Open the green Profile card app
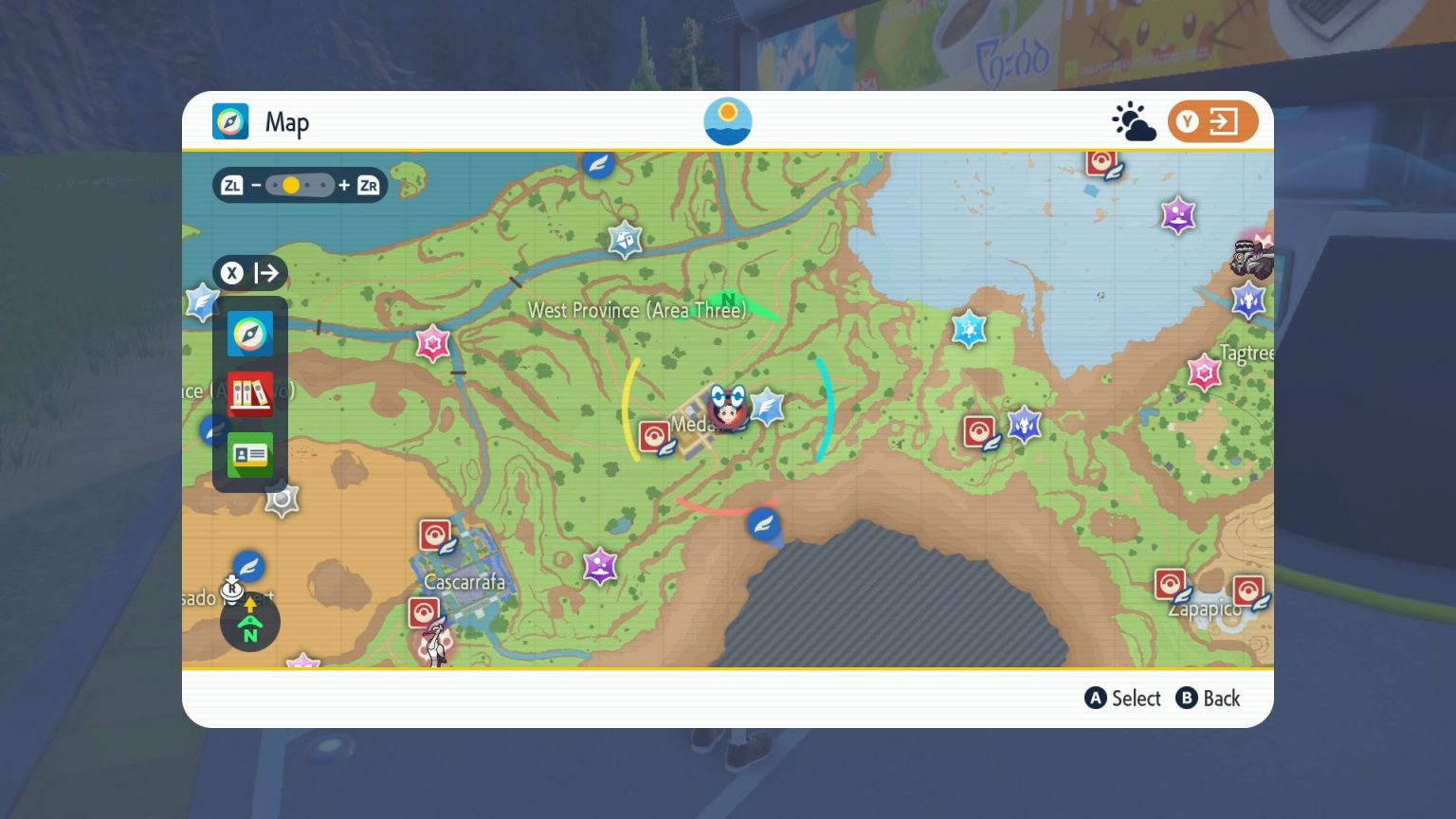The image size is (1456, 819). (250, 456)
